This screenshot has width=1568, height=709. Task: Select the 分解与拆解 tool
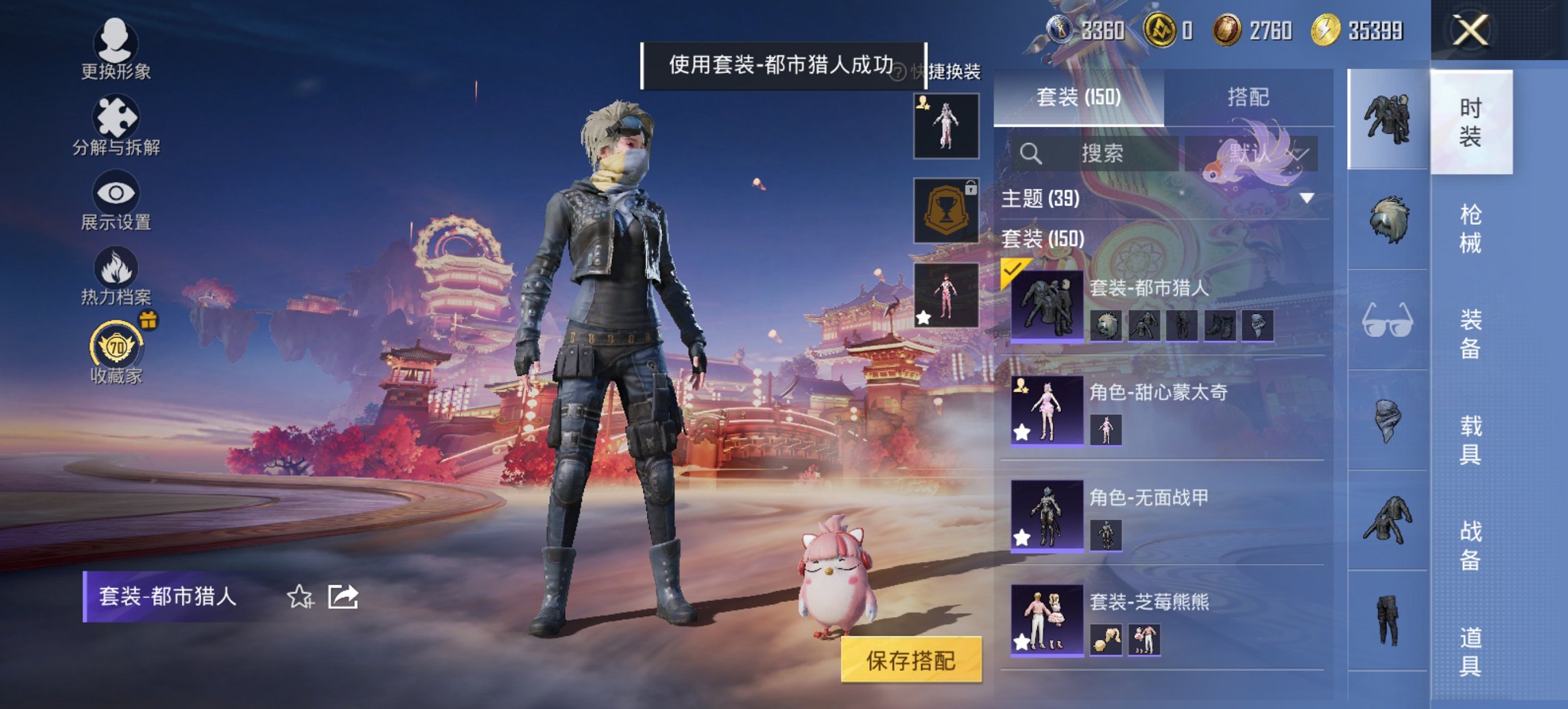pyautogui.click(x=116, y=126)
